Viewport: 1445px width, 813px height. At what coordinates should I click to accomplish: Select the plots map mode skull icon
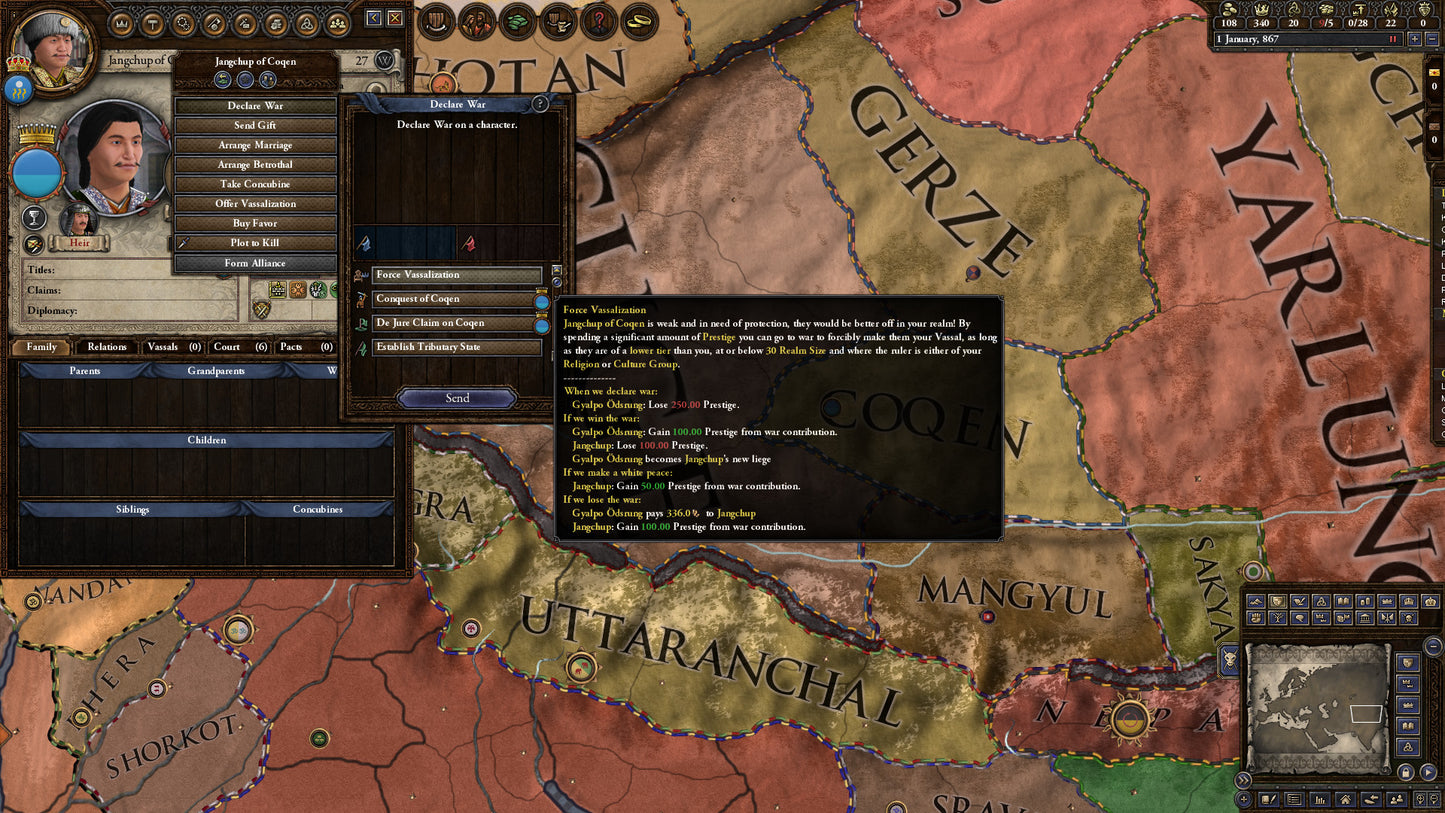pos(1408,618)
